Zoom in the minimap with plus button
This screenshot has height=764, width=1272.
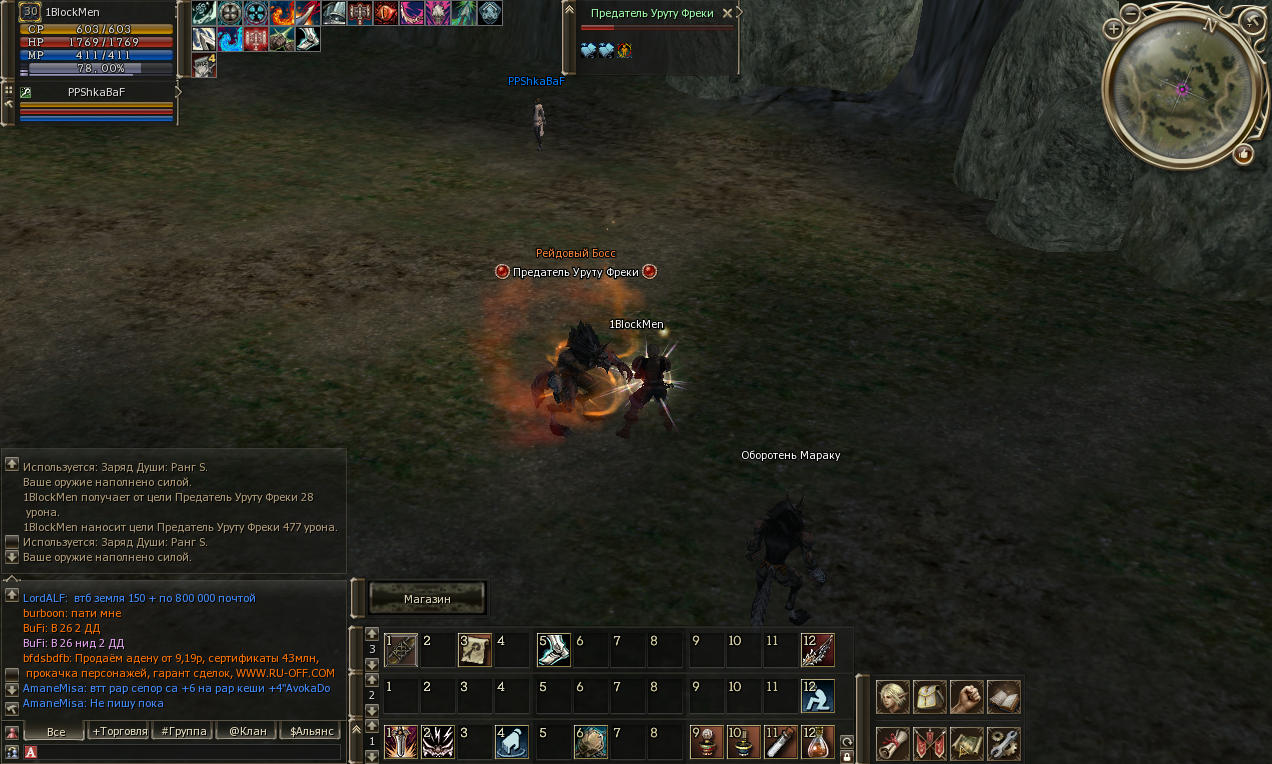click(1114, 29)
